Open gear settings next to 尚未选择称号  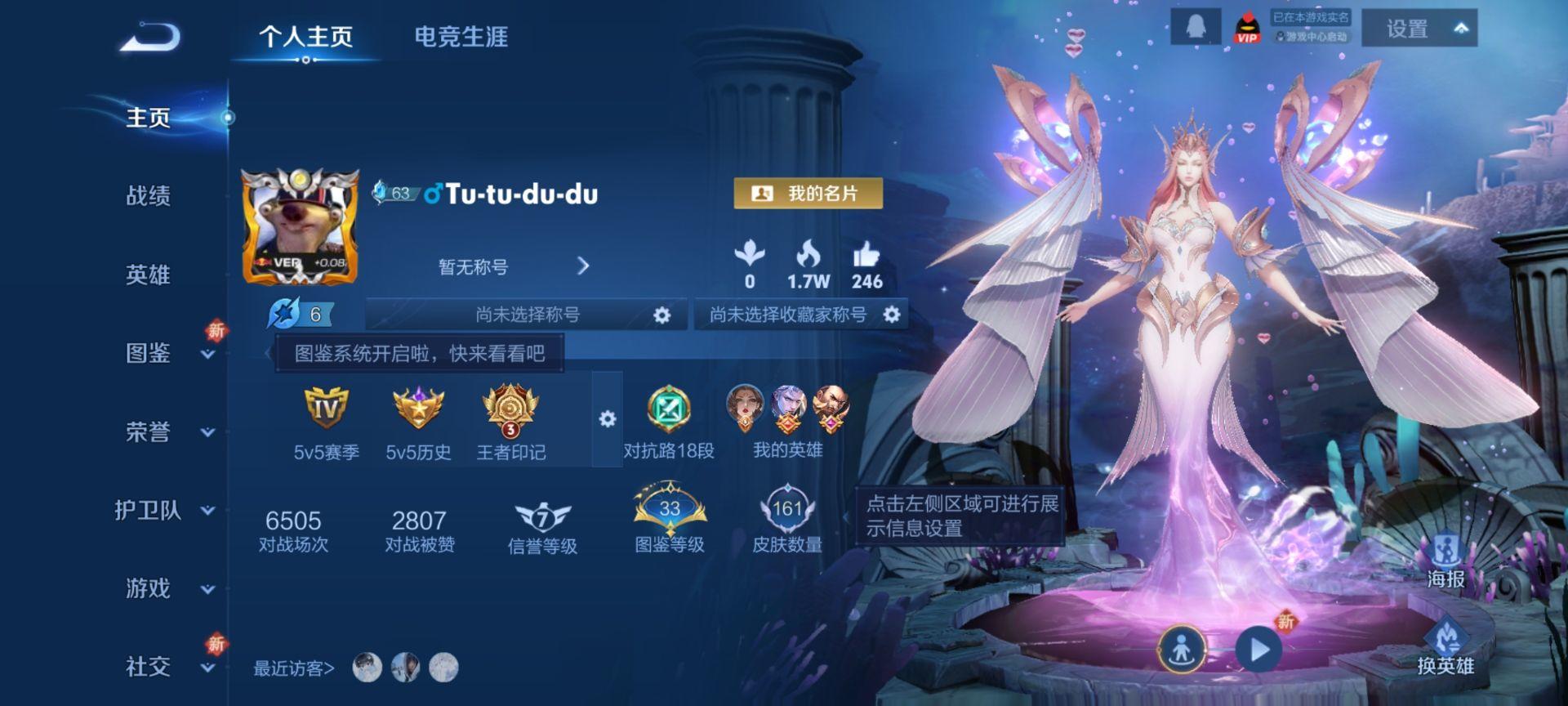click(661, 314)
